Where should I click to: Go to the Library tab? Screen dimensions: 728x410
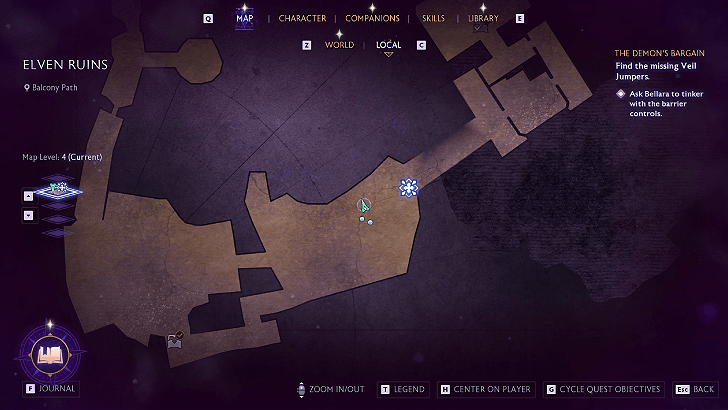pos(483,18)
